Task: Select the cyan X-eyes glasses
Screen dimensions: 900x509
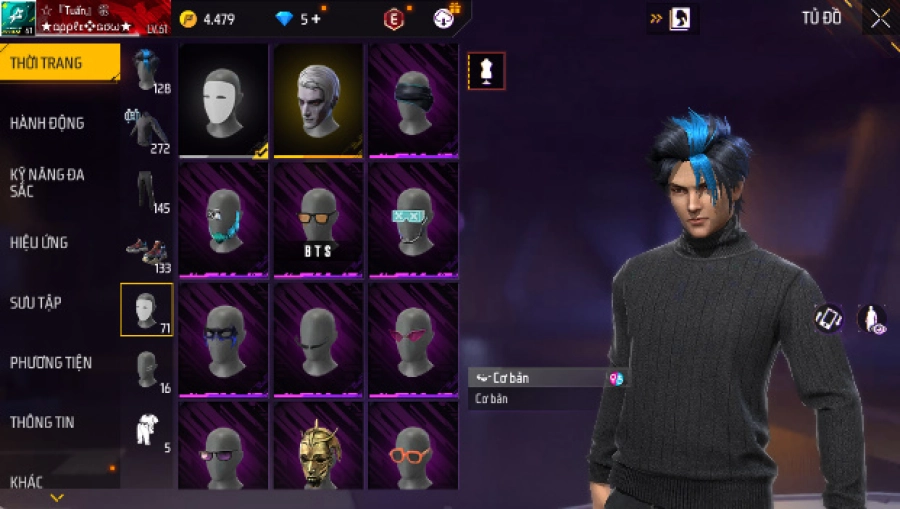Action: tap(413, 220)
